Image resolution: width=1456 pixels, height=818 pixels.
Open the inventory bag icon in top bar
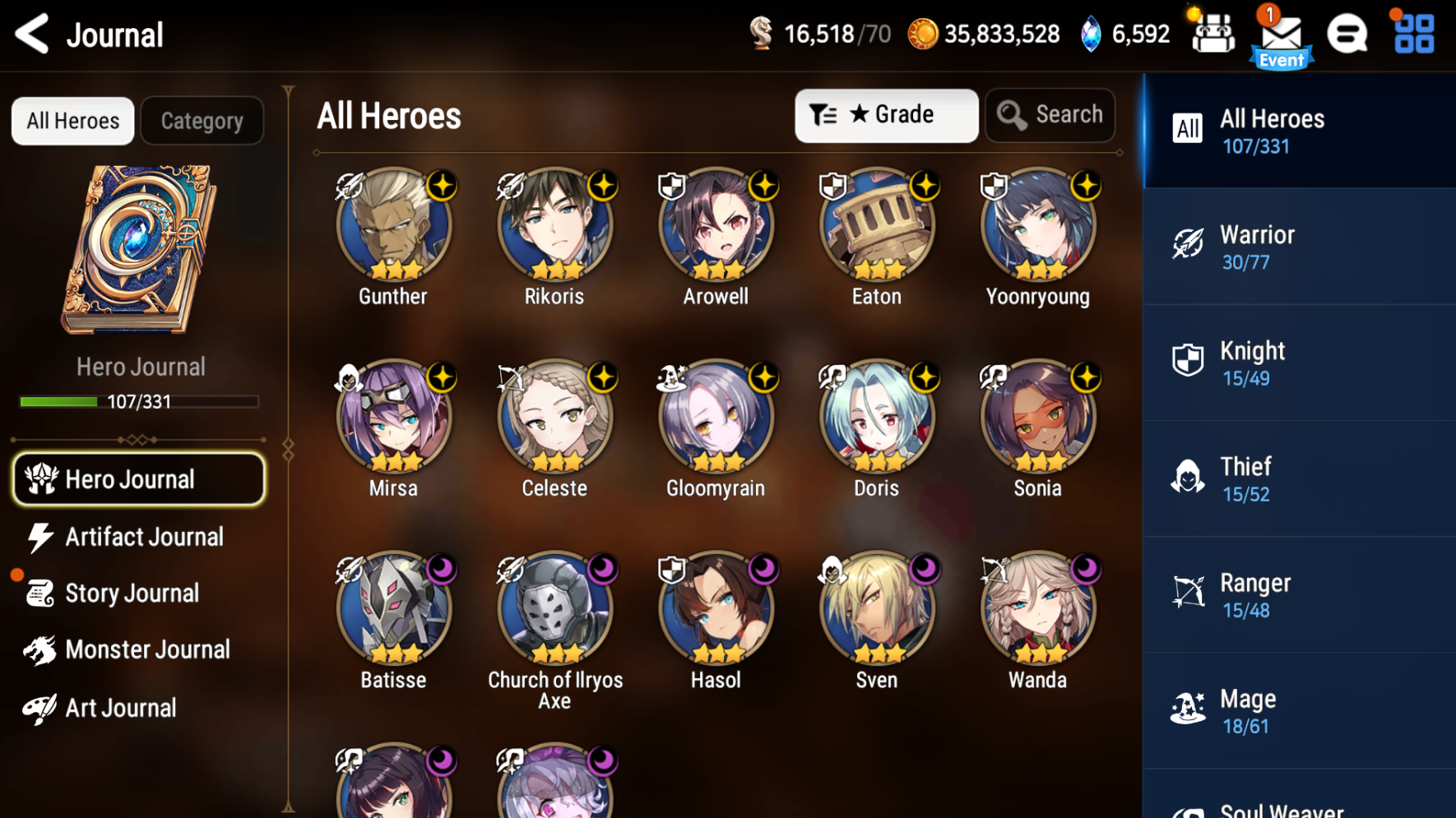[1213, 34]
